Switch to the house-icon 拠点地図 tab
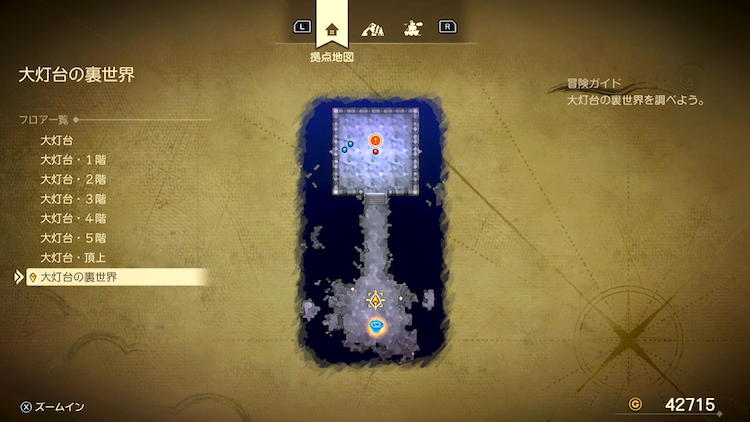The image size is (750, 422). pos(332,29)
